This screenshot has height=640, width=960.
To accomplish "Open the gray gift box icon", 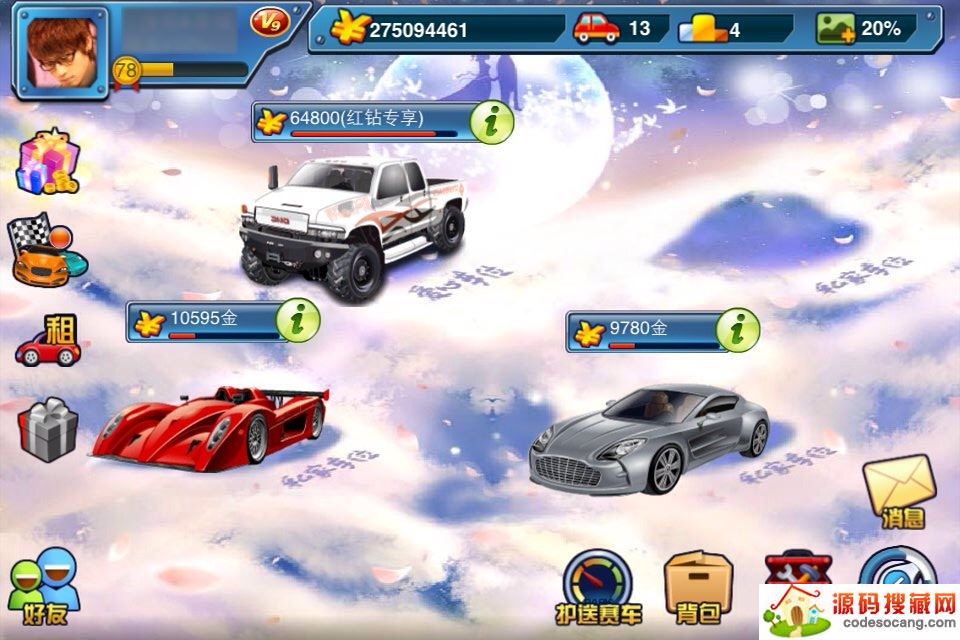I will pos(47,430).
